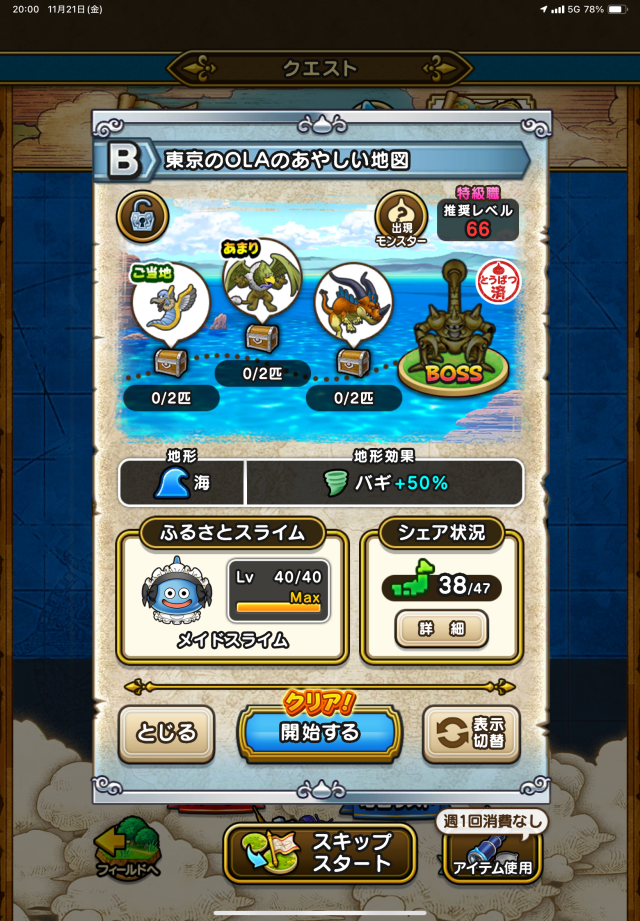Tap the ご当地 bird monster bubble
This screenshot has height=921, width=640.
tap(171, 300)
